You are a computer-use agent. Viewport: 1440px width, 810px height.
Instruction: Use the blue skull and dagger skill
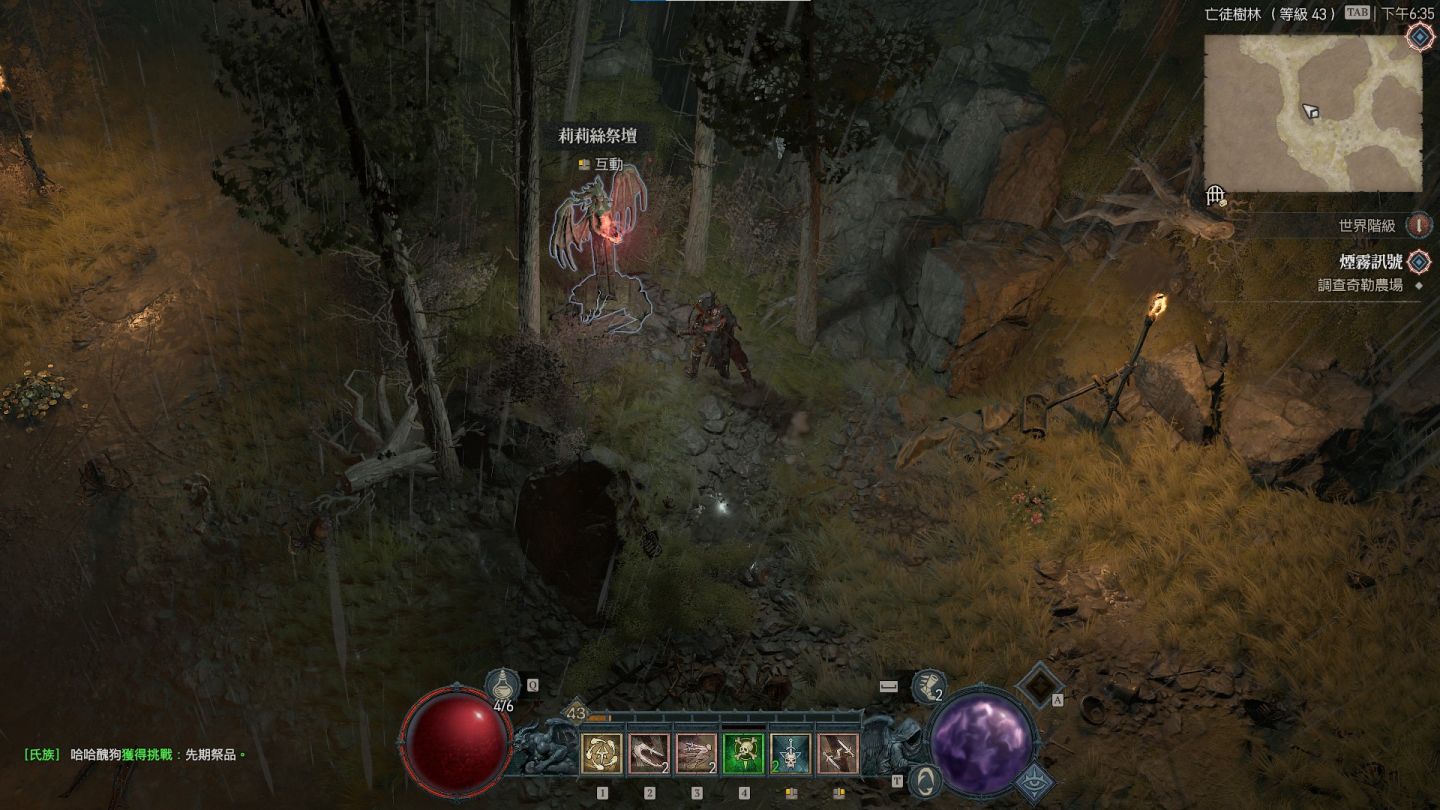tap(790, 754)
